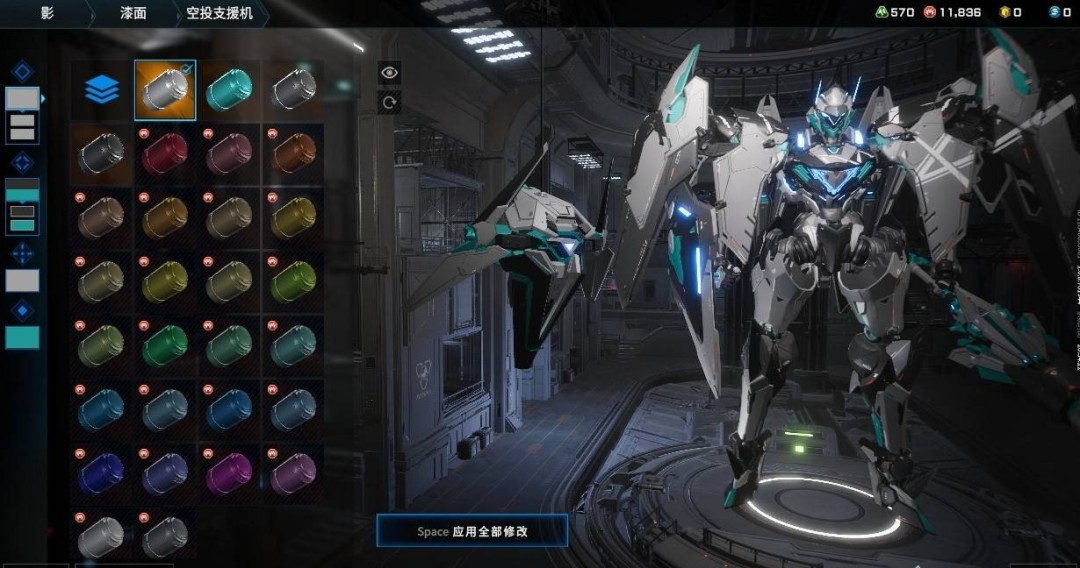The width and height of the screenshot is (1080, 568).
Task: Select the checked silver paint on orange tile
Action: tap(165, 91)
